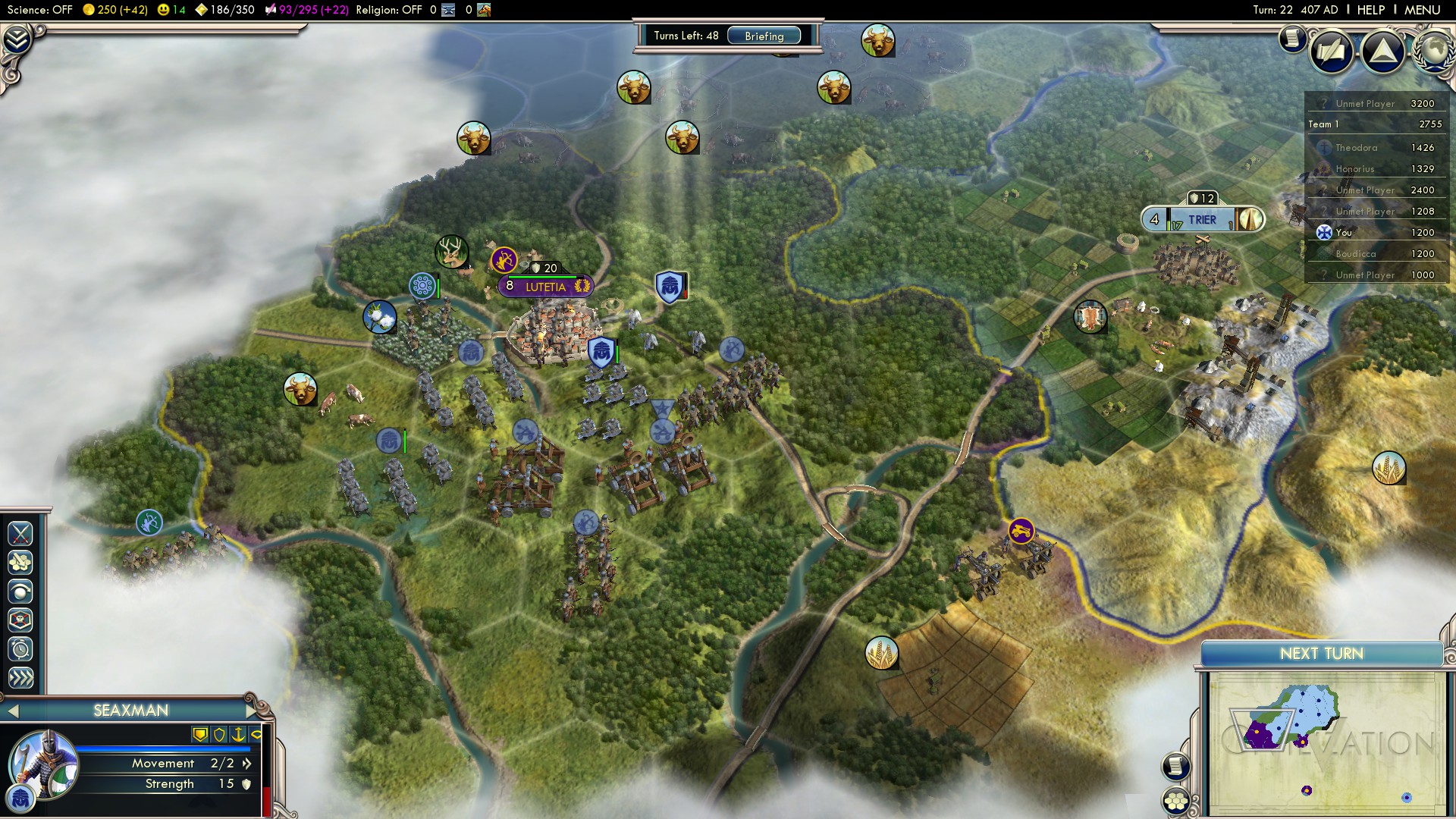The height and width of the screenshot is (819, 1456).
Task: Choose the pillage improvement action
Action: tap(20, 563)
